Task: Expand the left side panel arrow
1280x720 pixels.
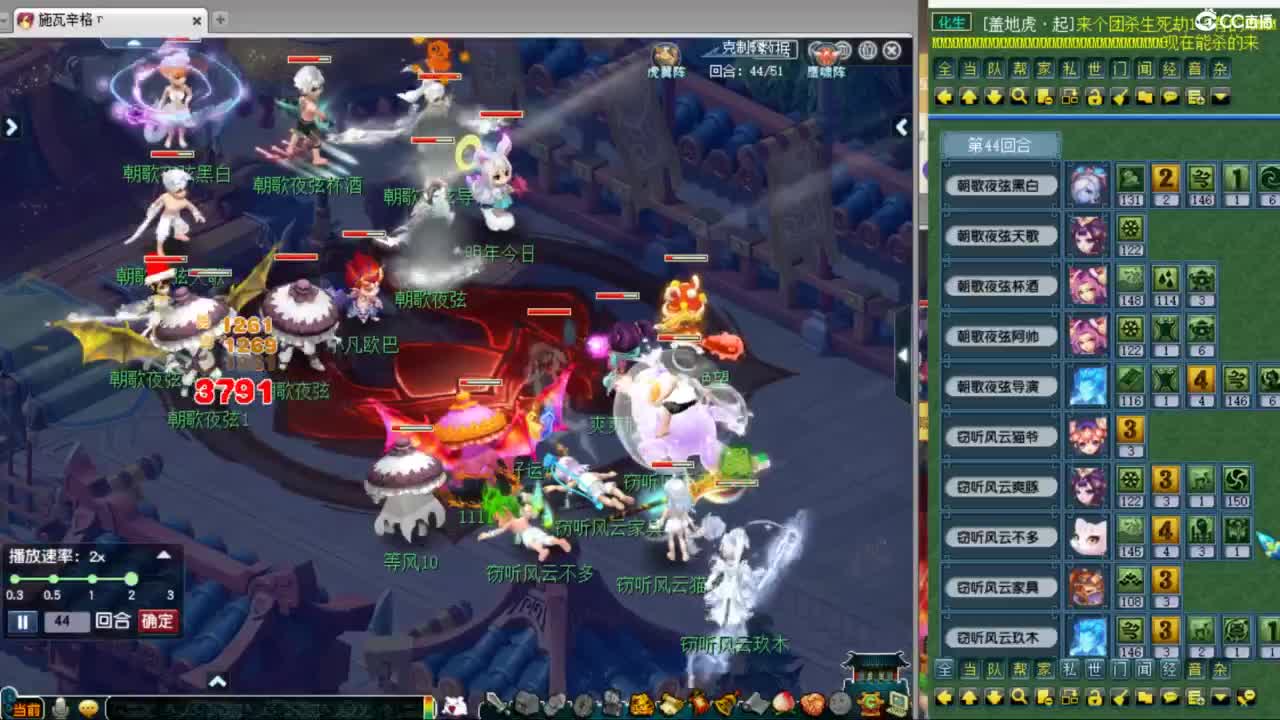Action: click(x=11, y=127)
